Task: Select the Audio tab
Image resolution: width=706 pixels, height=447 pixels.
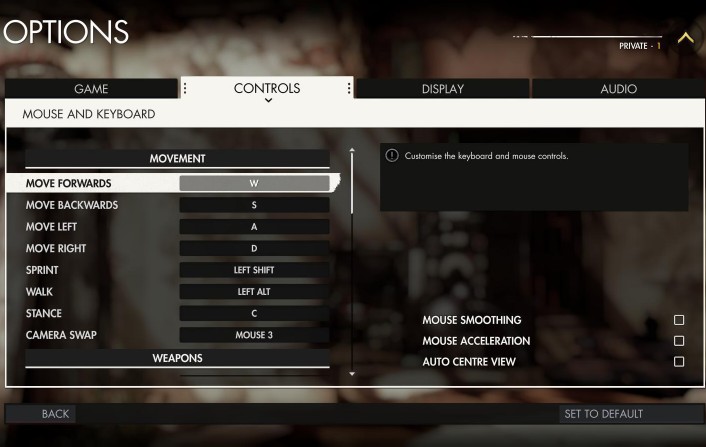Action: click(x=618, y=89)
